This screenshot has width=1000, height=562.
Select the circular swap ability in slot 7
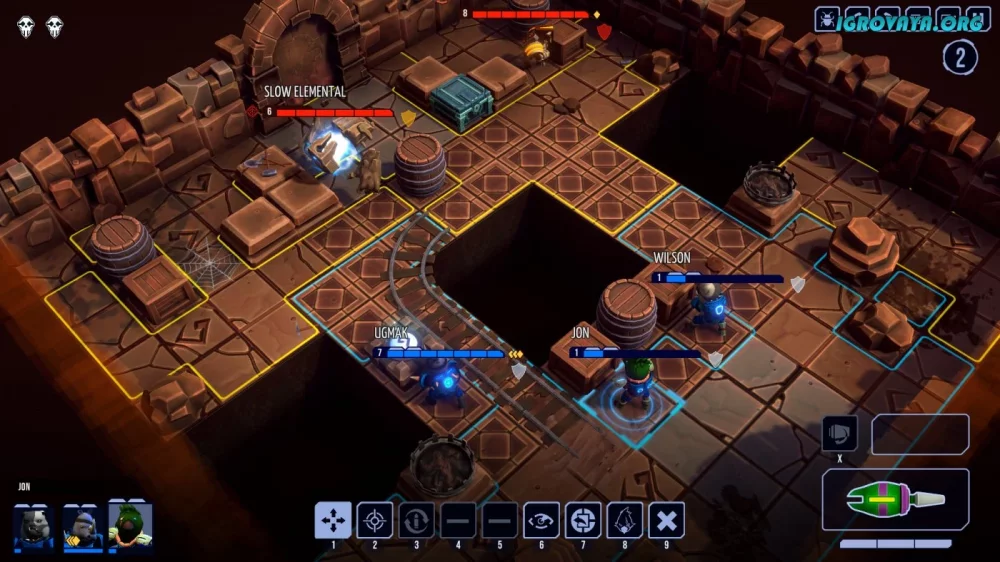[583, 520]
